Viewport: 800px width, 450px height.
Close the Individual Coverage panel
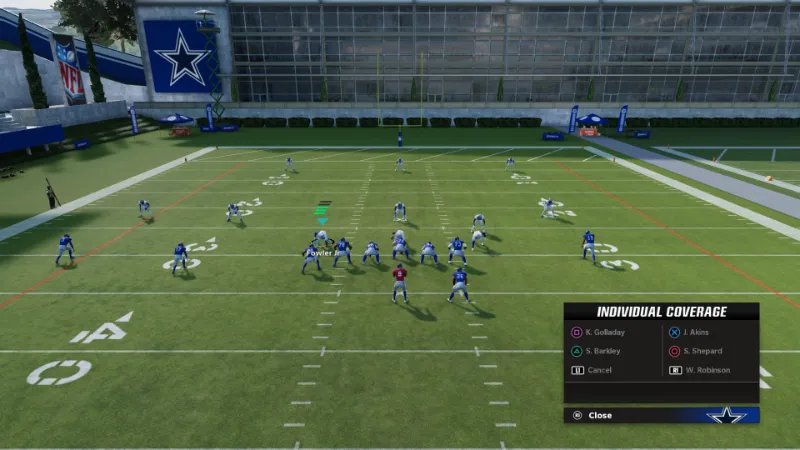(x=600, y=415)
